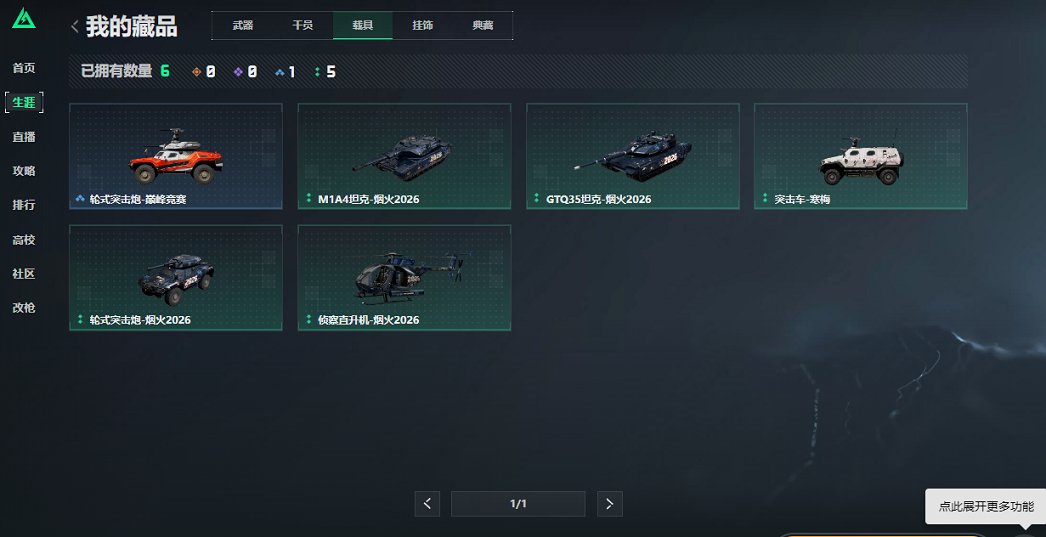Select the 载具 tab
Screen dimensions: 1046x537
[x=362, y=25]
